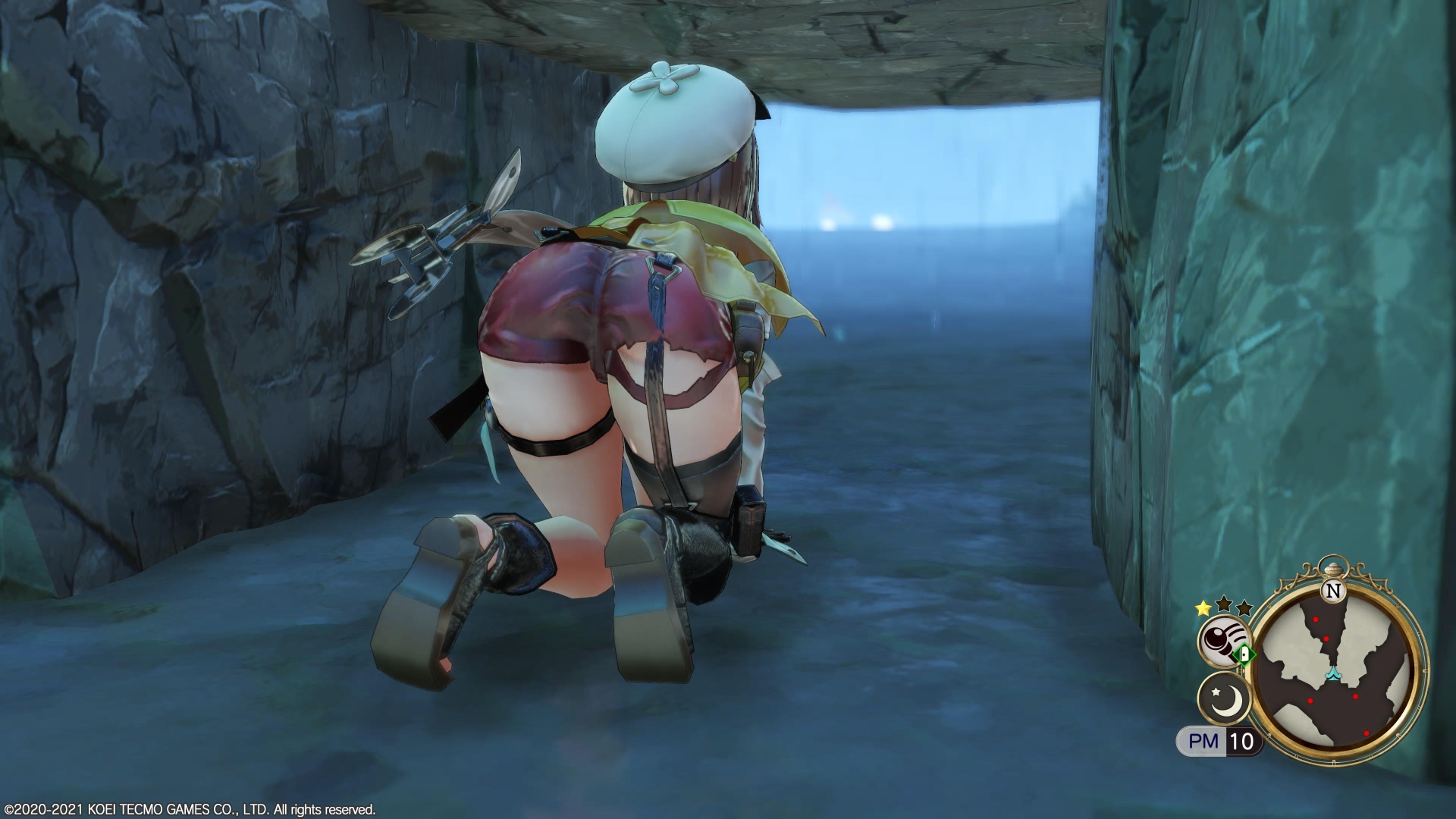The width and height of the screenshot is (1456, 819).
Task: Click the small star inside the moon circle
Action: (1216, 692)
